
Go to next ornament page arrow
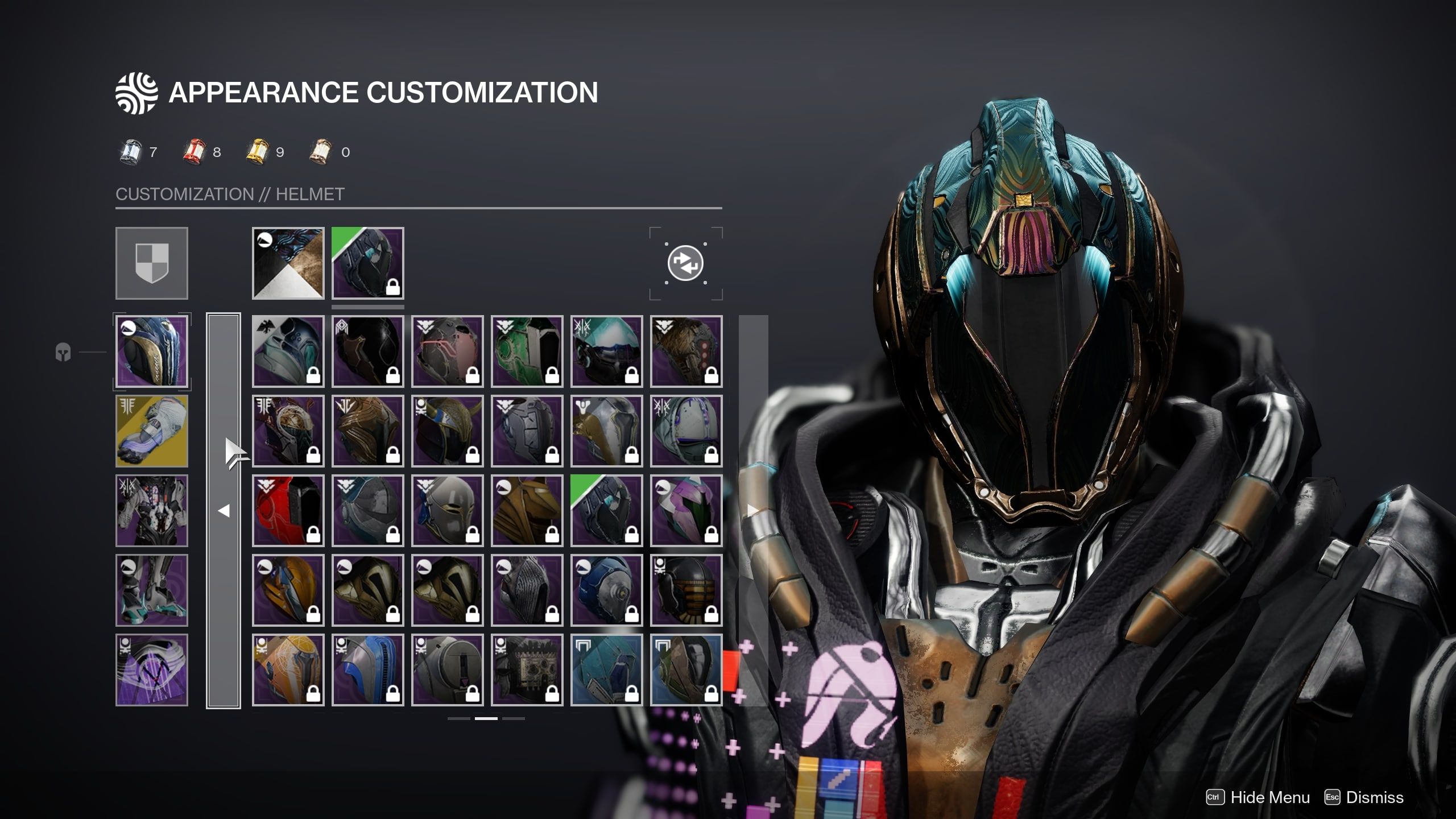tap(752, 511)
